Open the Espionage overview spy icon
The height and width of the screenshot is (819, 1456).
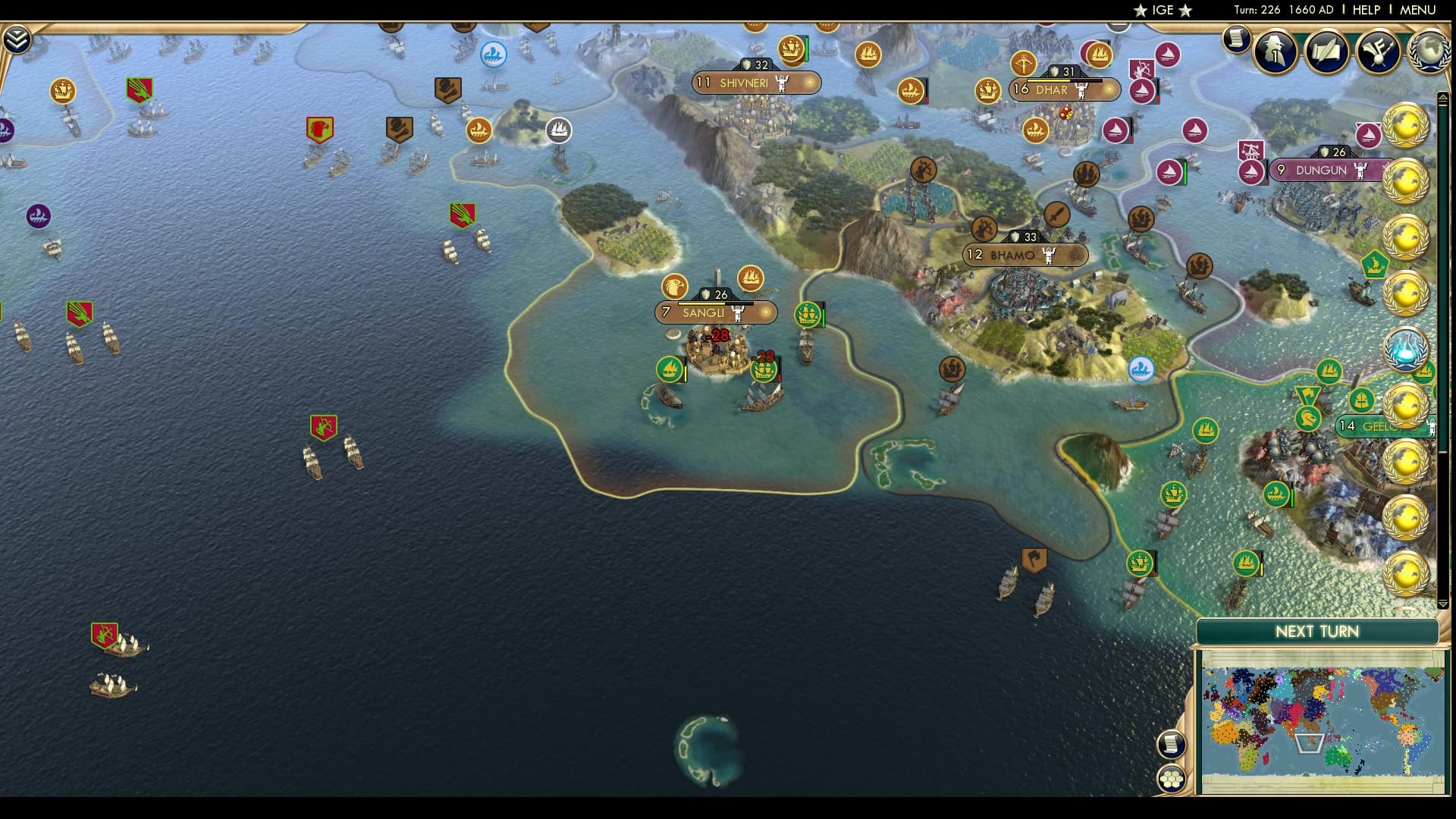click(1276, 53)
